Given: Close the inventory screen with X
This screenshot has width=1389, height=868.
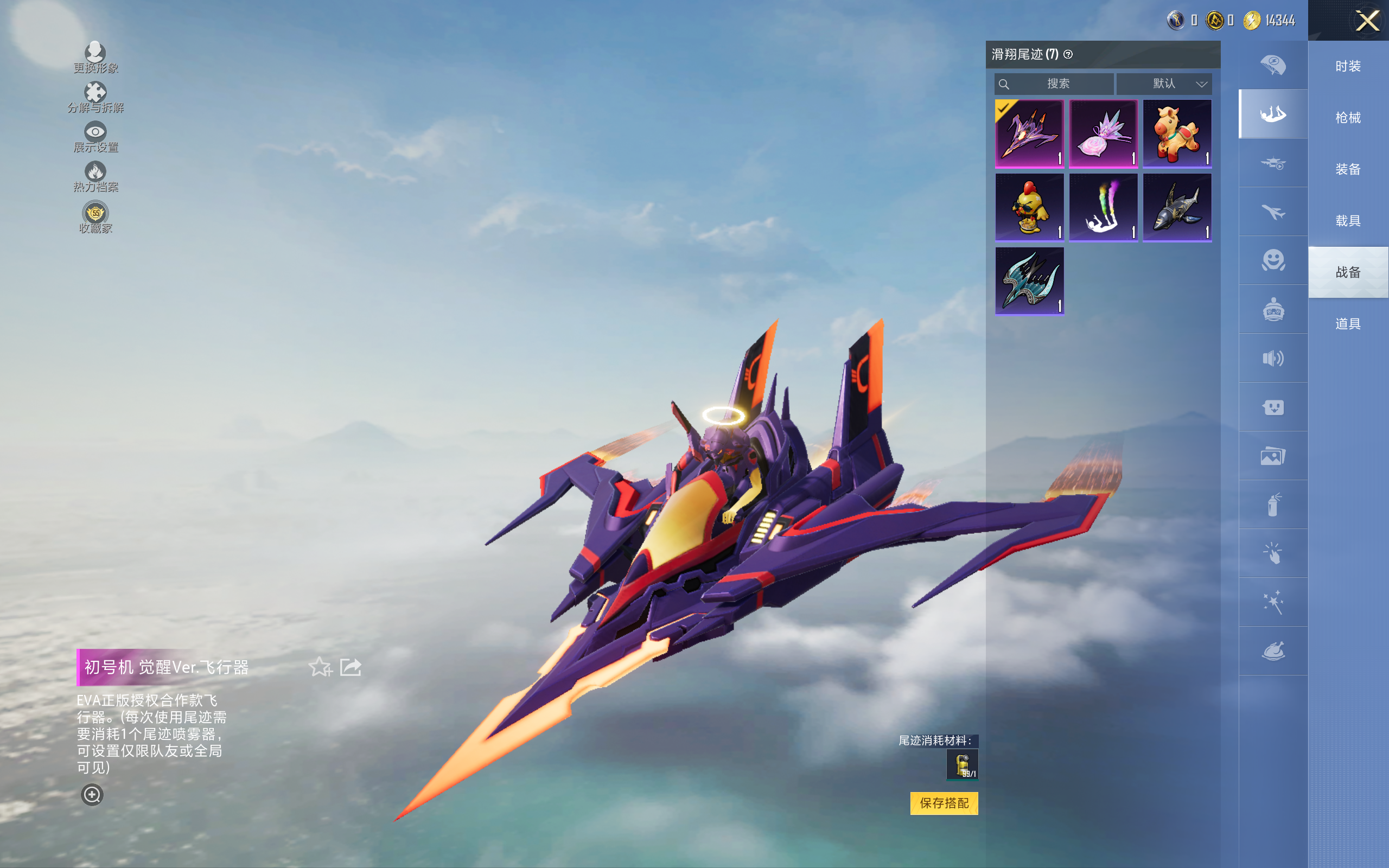Looking at the screenshot, I should coord(1367,21).
